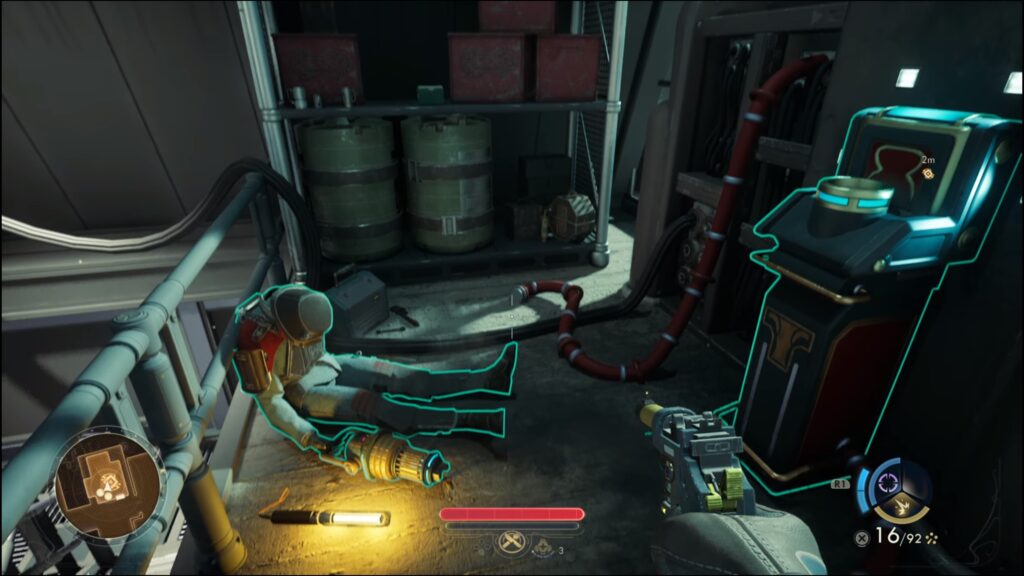This screenshot has width=1024, height=576.
Task: Click the crossed-tools icon below the health bar
Action: [x=511, y=545]
